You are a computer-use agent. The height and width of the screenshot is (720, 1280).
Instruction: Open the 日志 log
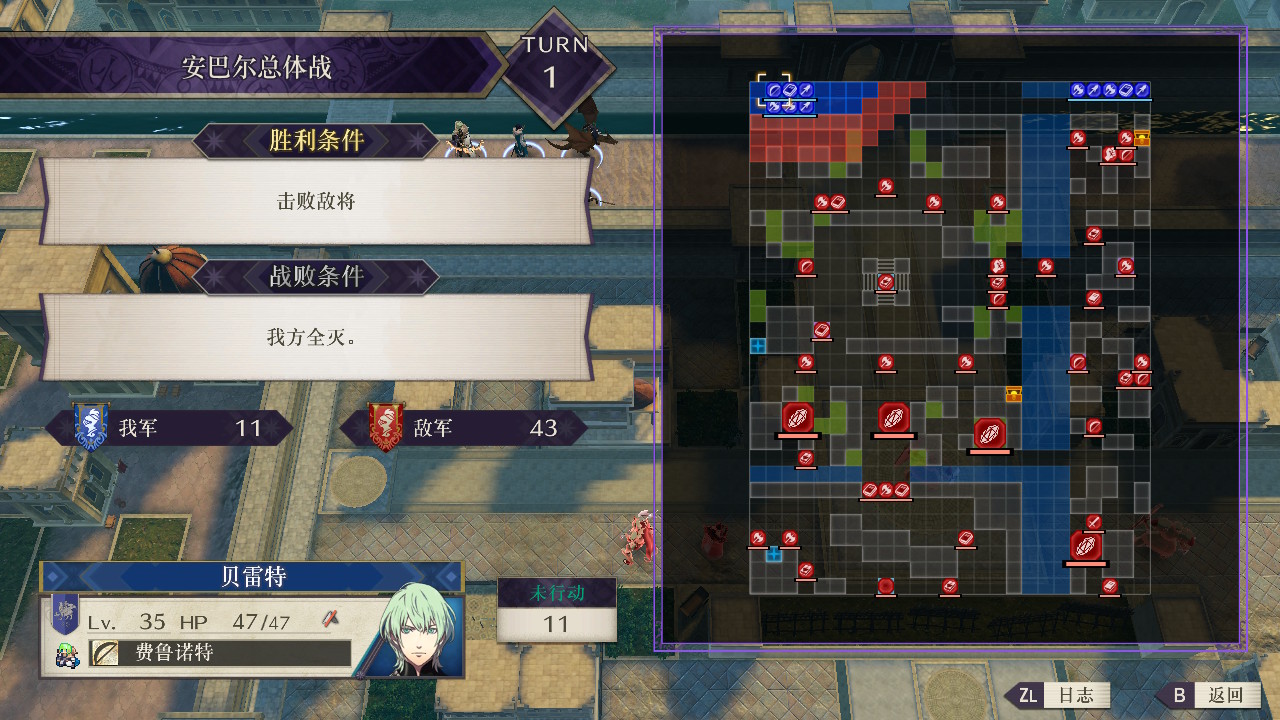tap(1062, 695)
